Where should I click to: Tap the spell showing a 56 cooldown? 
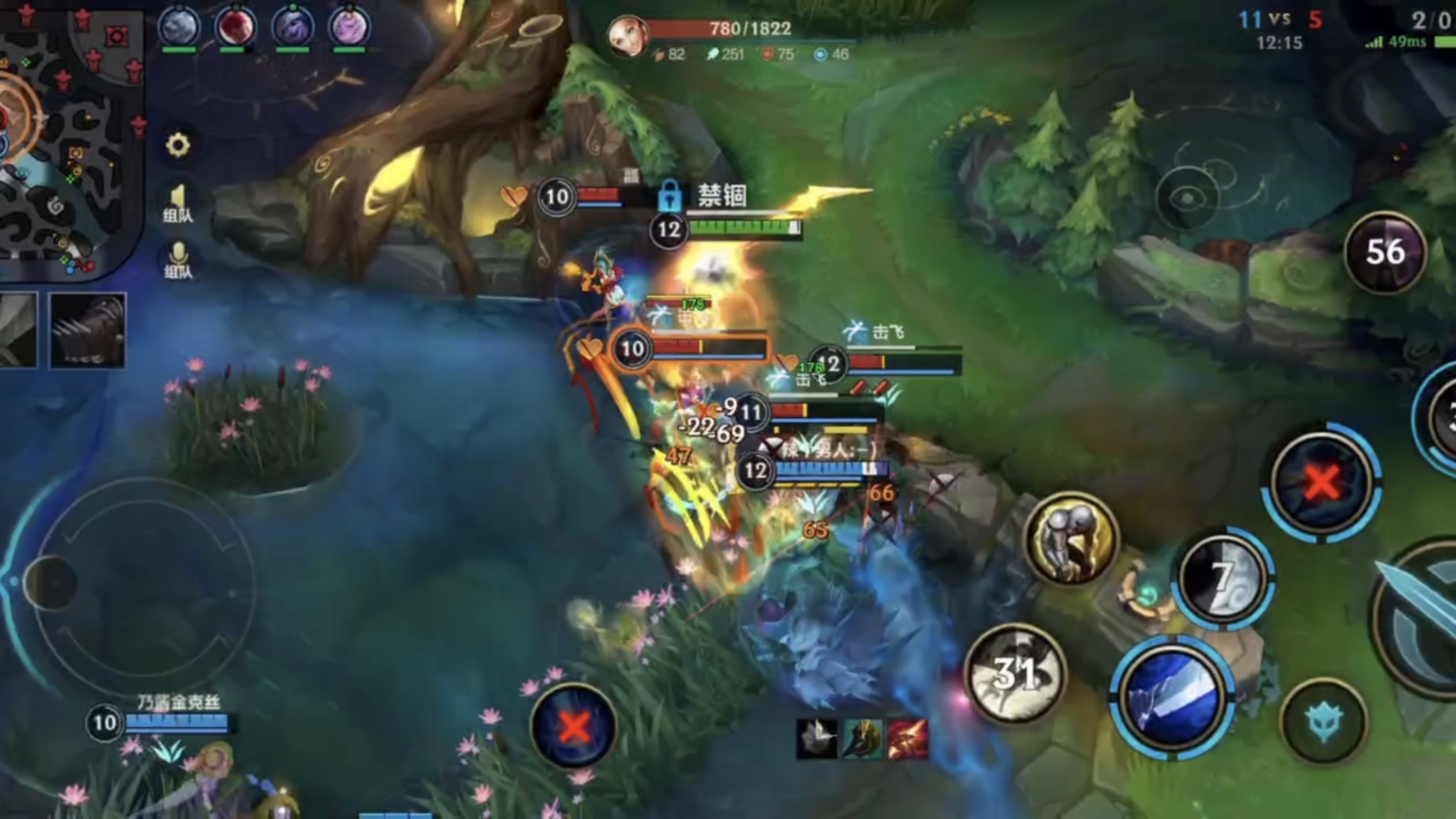1384,253
